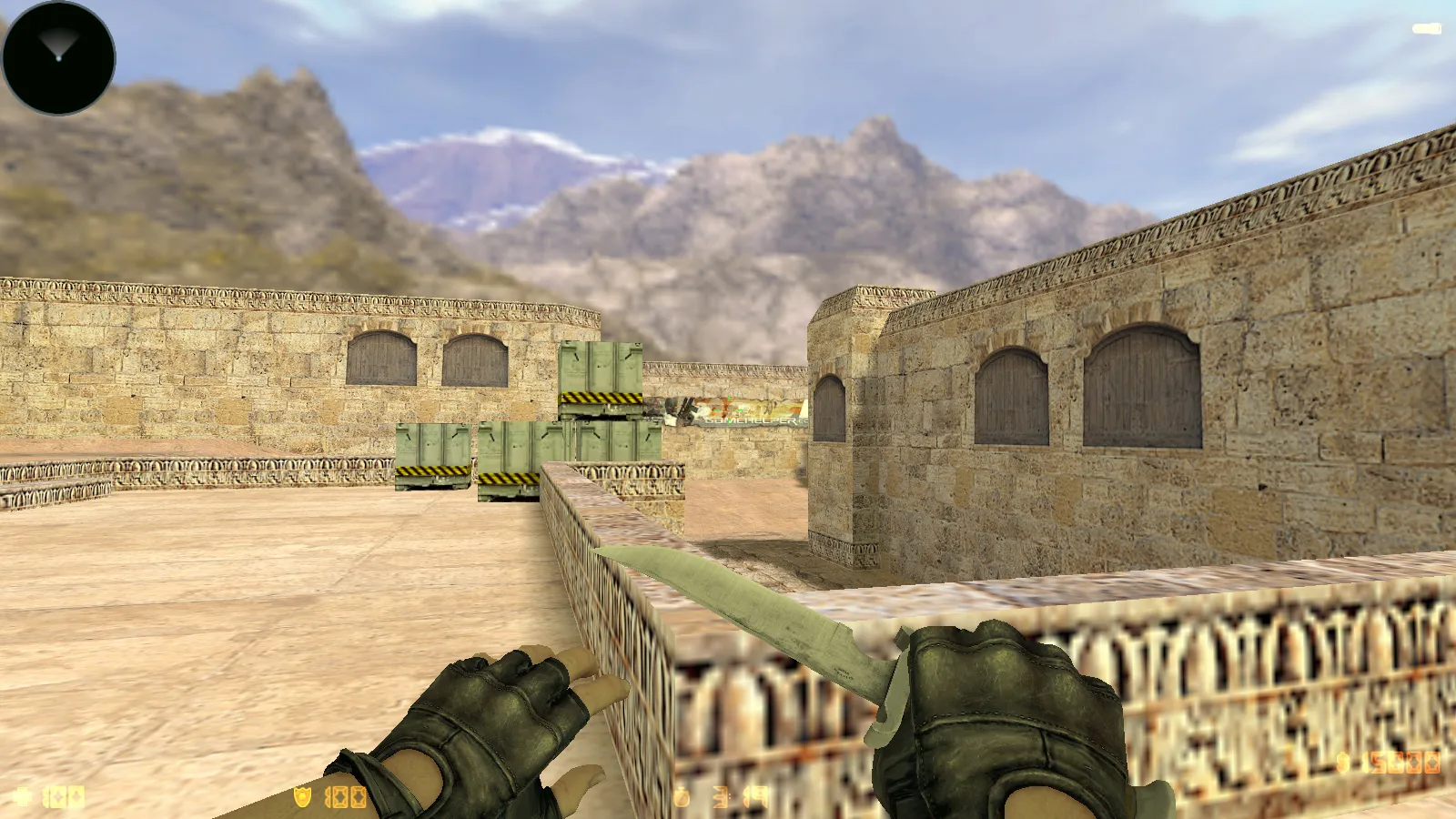Toggle the health value reading 100

[64, 794]
